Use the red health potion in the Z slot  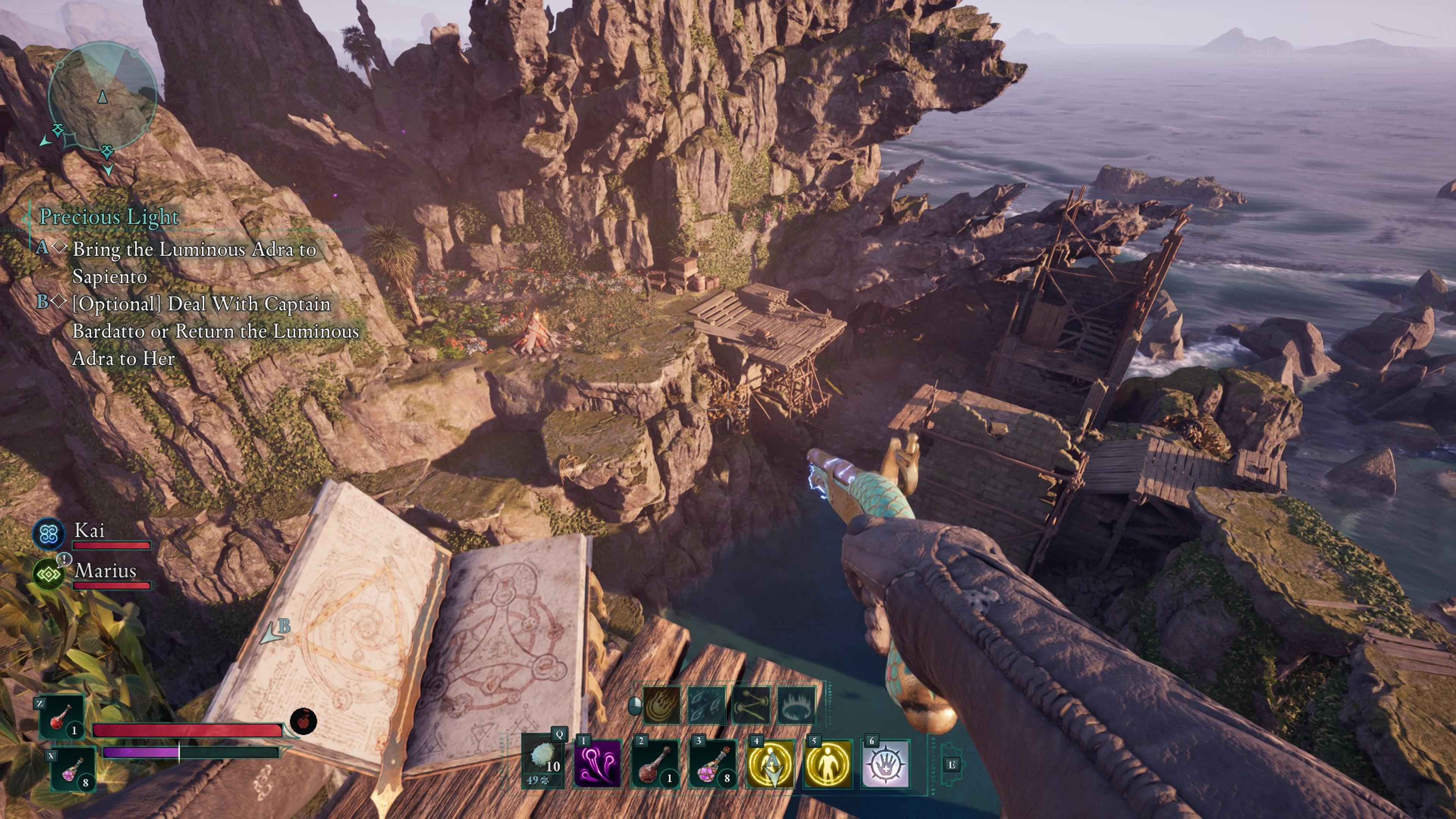61,717
